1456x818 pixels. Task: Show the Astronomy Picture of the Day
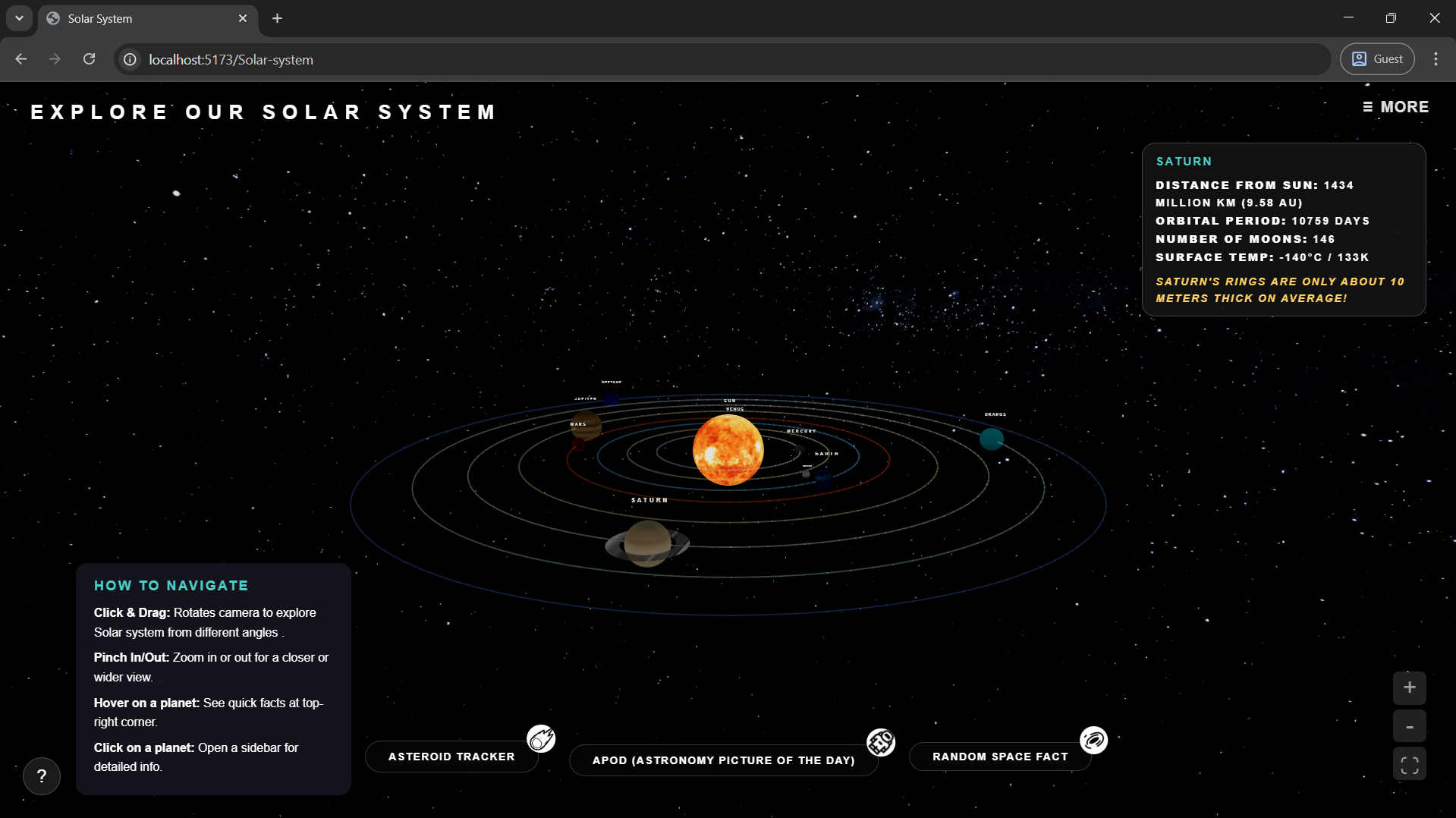tap(723, 760)
